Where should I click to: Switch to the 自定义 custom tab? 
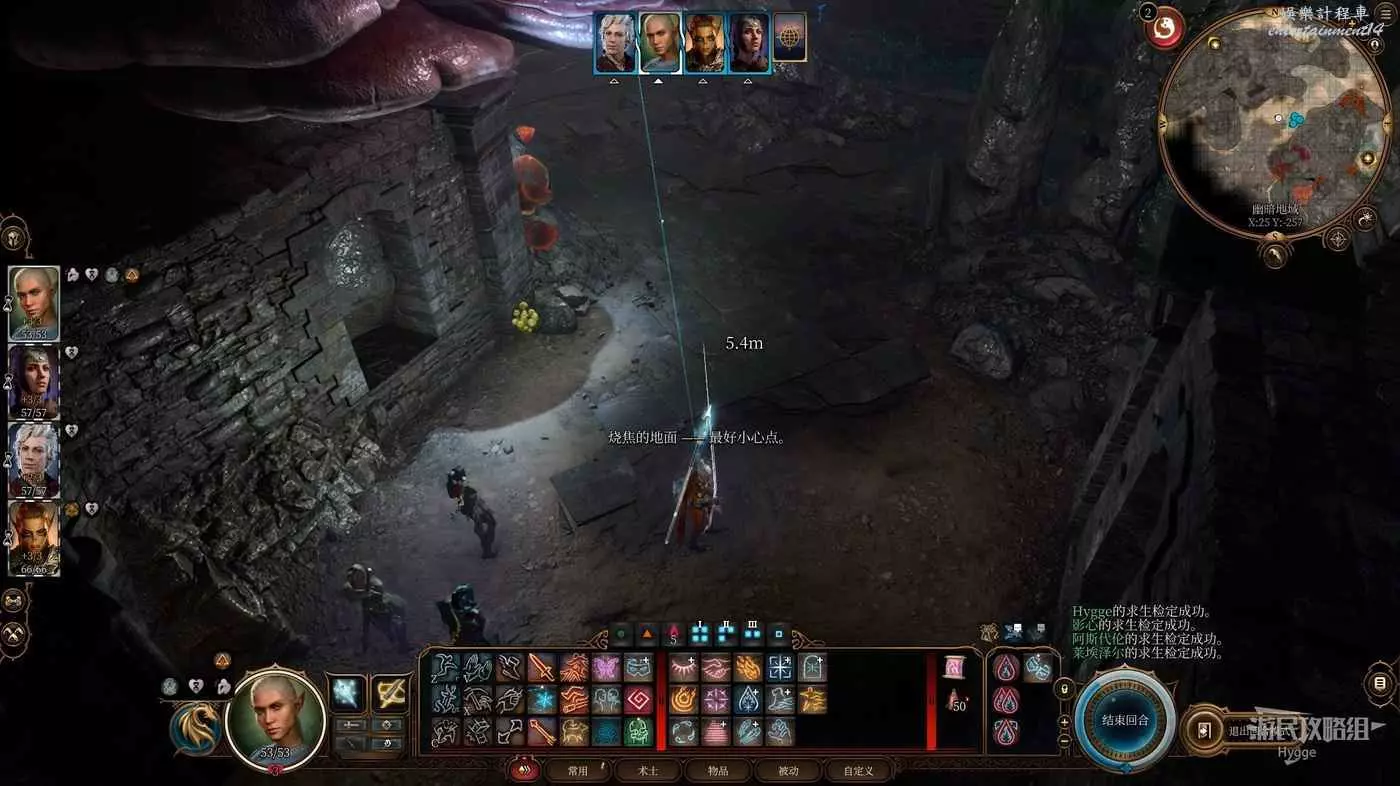(x=858, y=770)
